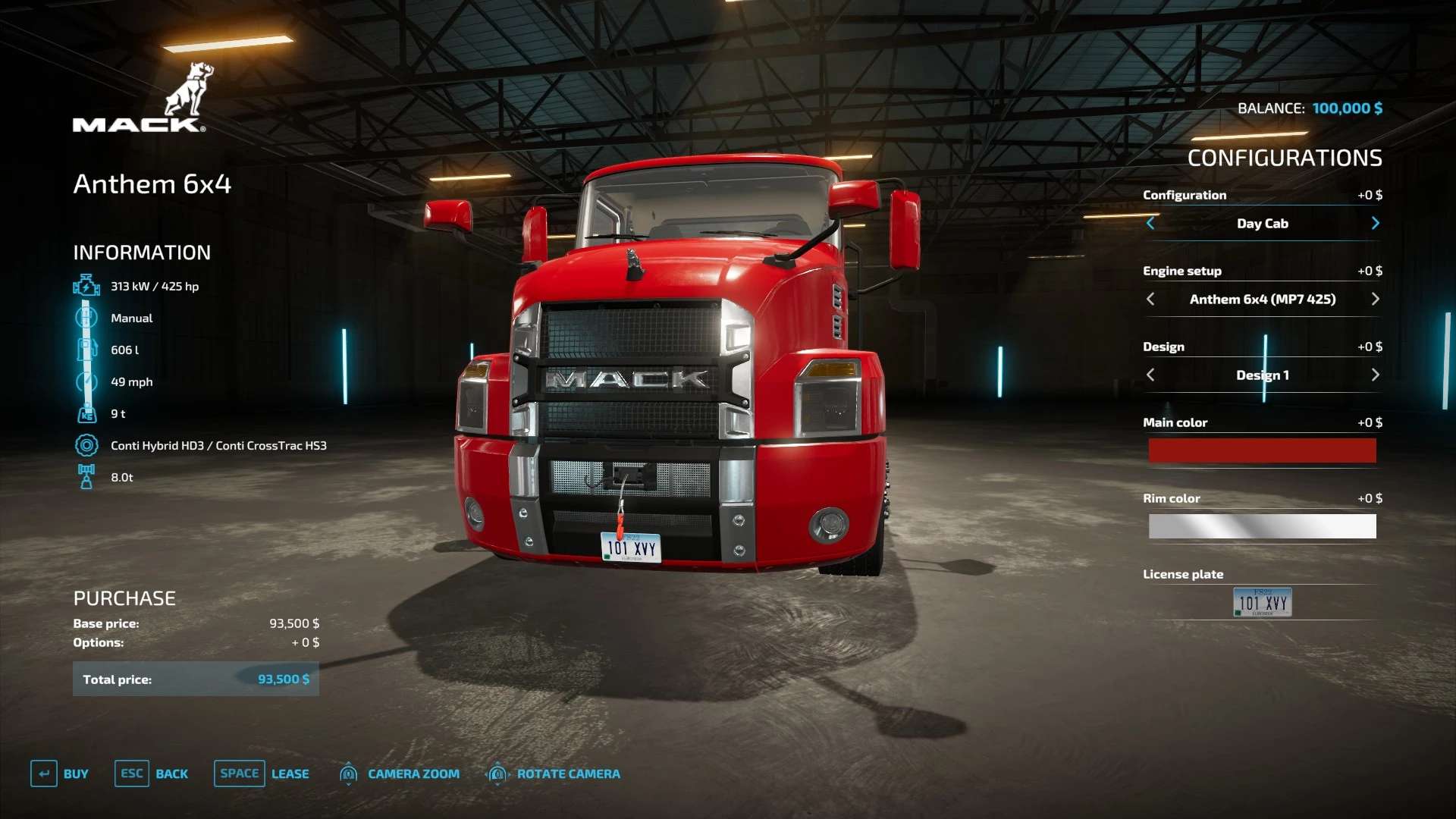Viewport: 1456px width, 819px height.
Task: Lease the Anthem 6x4 truck
Action: click(262, 773)
